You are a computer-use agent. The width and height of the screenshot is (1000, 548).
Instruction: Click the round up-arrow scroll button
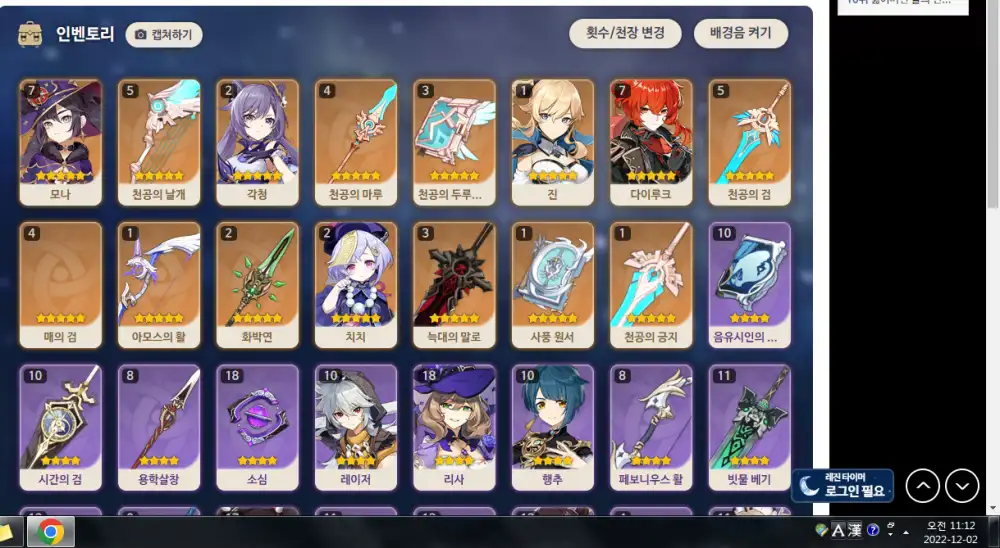(x=923, y=486)
